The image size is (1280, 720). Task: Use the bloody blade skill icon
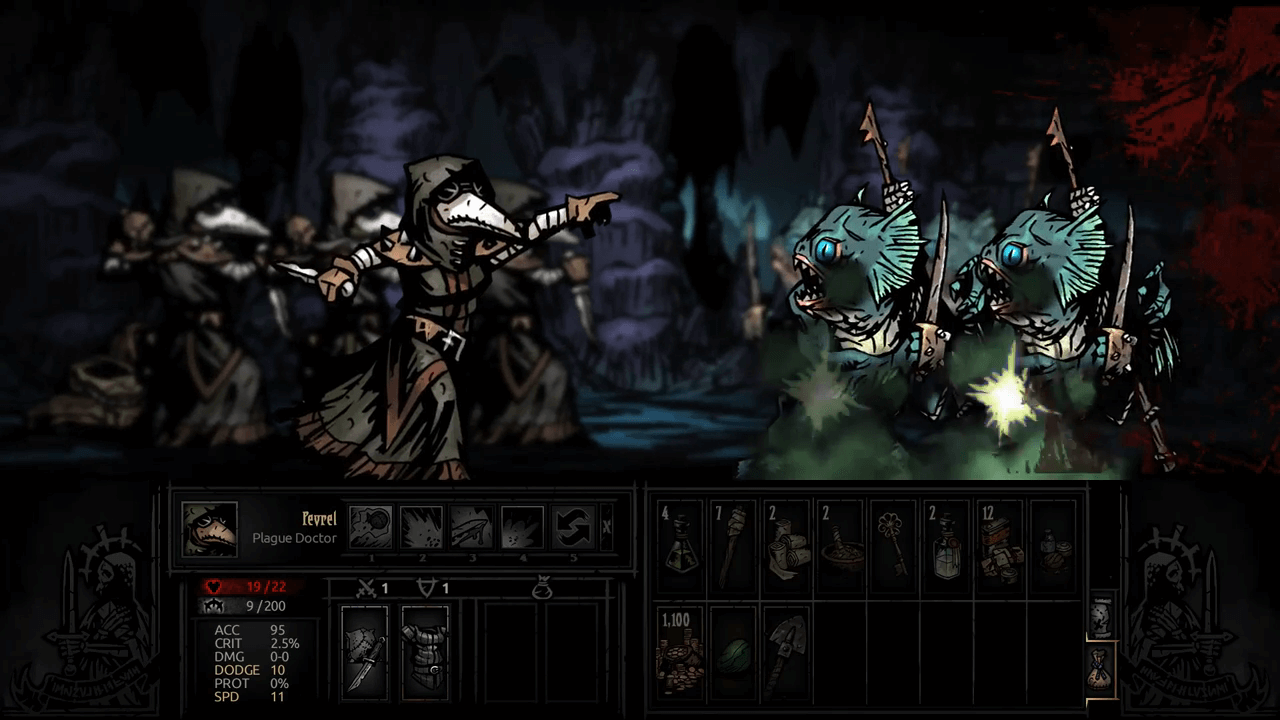[x=471, y=528]
